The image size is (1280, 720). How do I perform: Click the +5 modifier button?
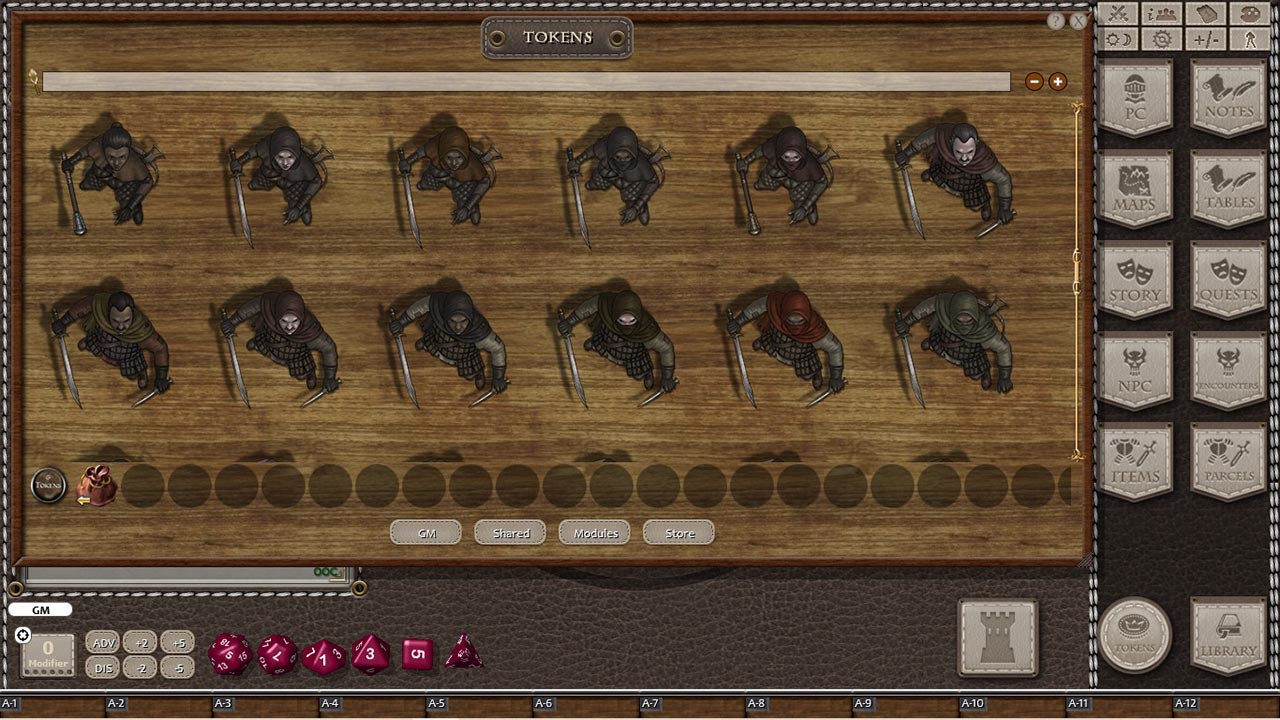point(178,642)
